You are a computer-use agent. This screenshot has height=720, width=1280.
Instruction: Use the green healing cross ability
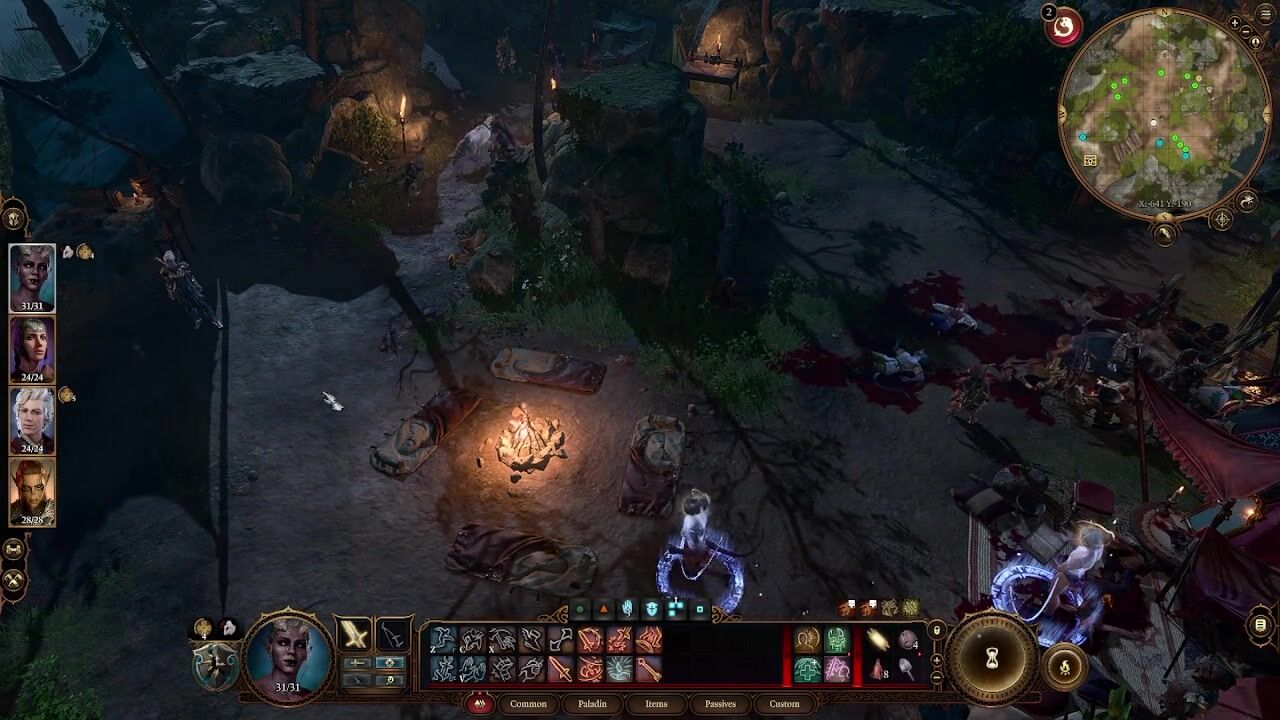tap(808, 668)
